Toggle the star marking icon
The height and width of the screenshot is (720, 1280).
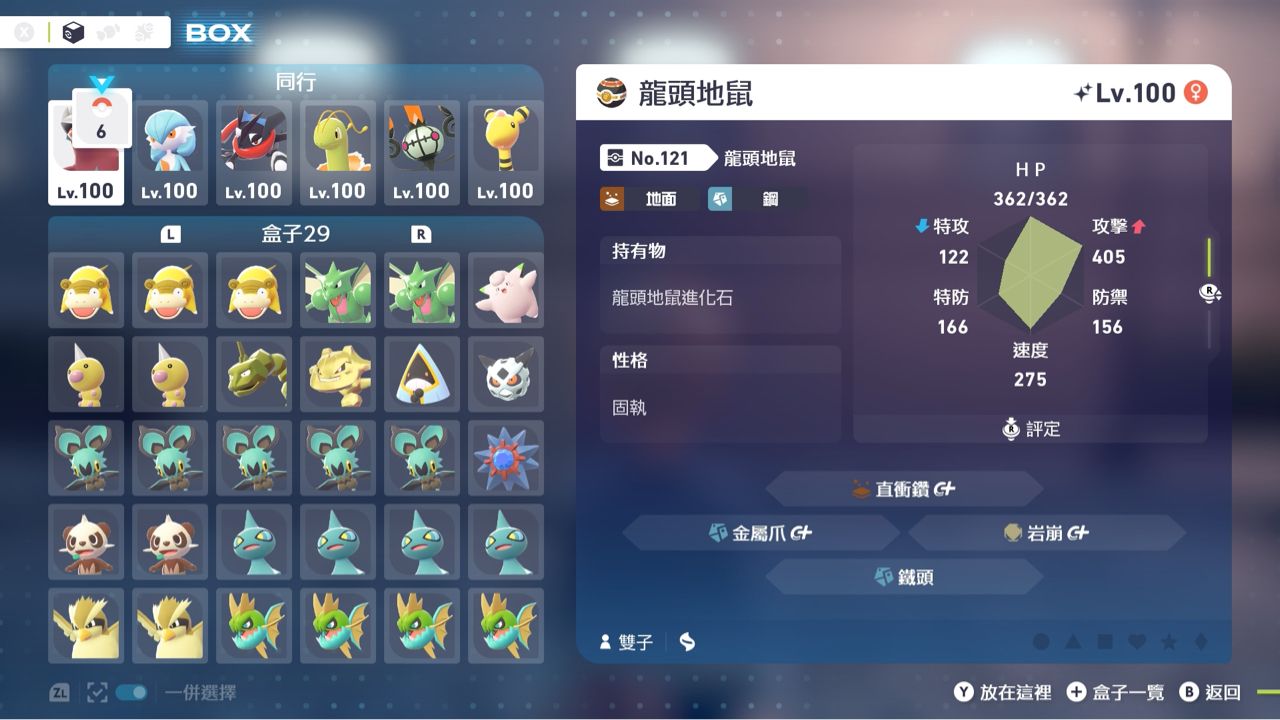point(1168,642)
